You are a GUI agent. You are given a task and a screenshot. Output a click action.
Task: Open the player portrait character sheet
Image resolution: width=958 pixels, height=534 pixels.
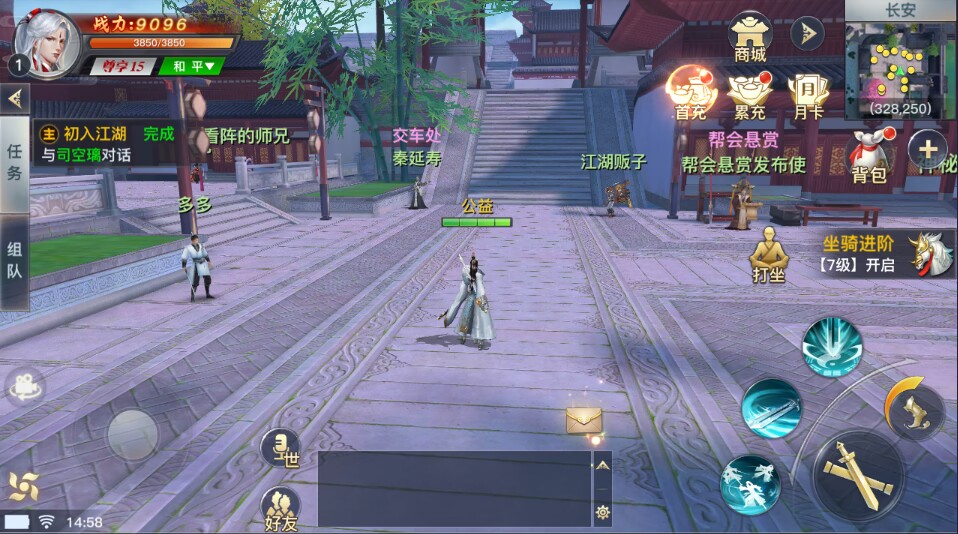[47, 42]
